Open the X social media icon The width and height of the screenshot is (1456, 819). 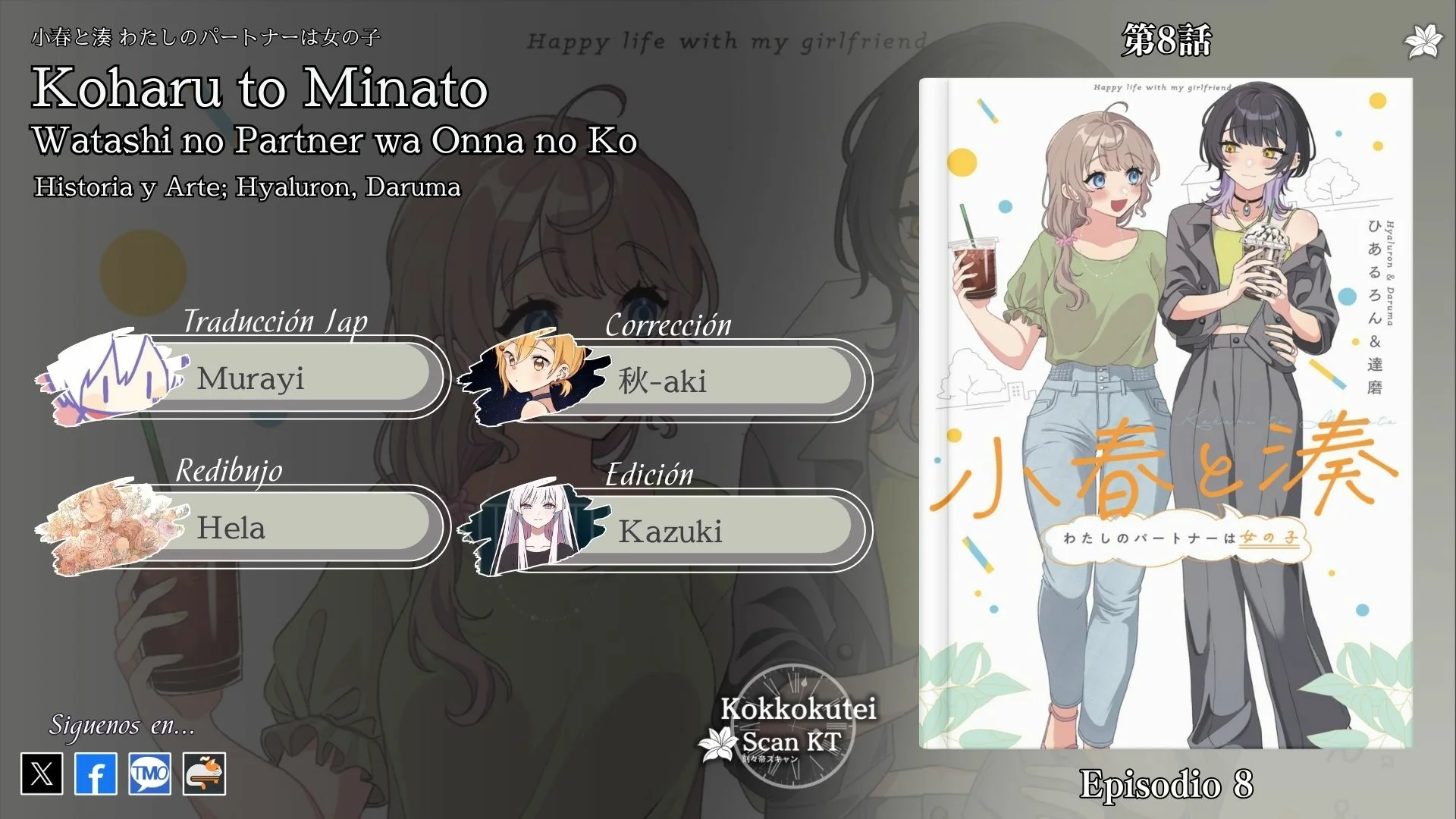pyautogui.click(x=42, y=773)
